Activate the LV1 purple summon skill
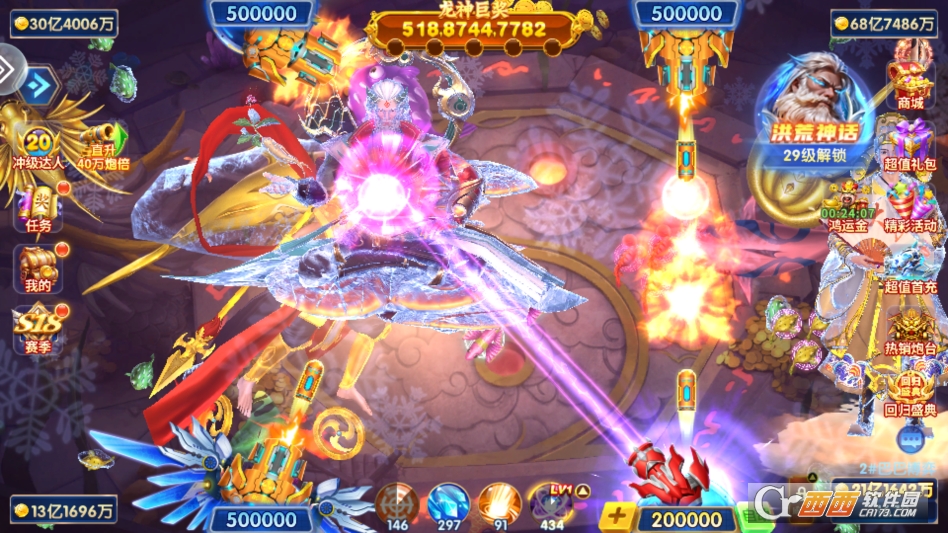Viewport: 948px width, 533px height. click(x=551, y=502)
